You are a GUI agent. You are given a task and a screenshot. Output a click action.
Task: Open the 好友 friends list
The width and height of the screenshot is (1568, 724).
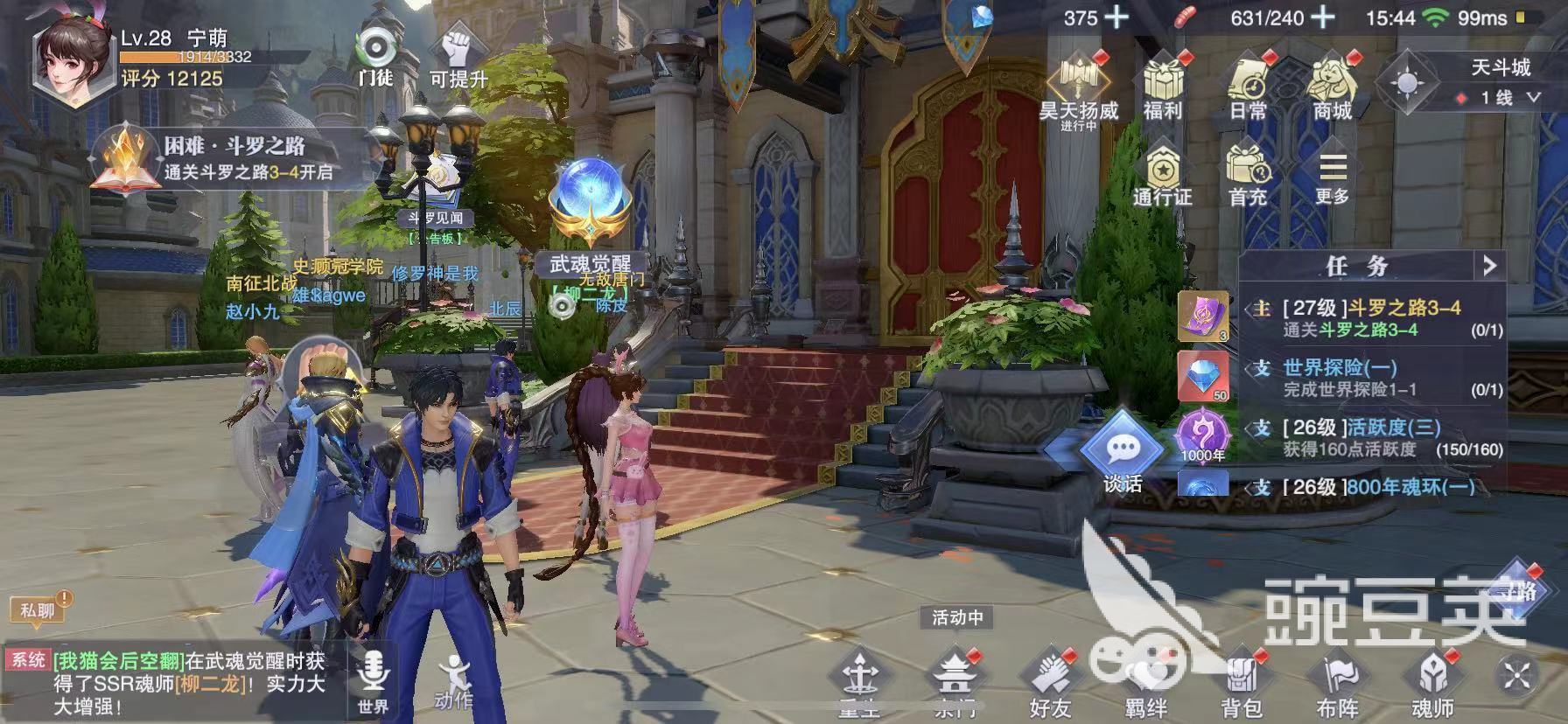1050,684
